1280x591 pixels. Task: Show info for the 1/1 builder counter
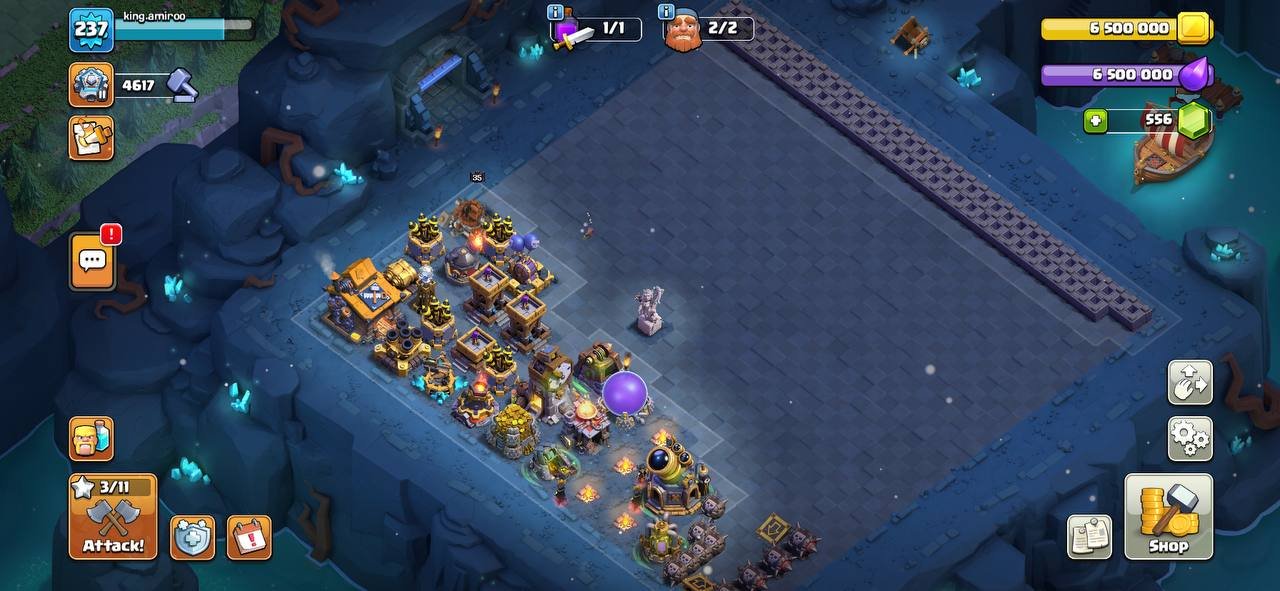tap(556, 12)
